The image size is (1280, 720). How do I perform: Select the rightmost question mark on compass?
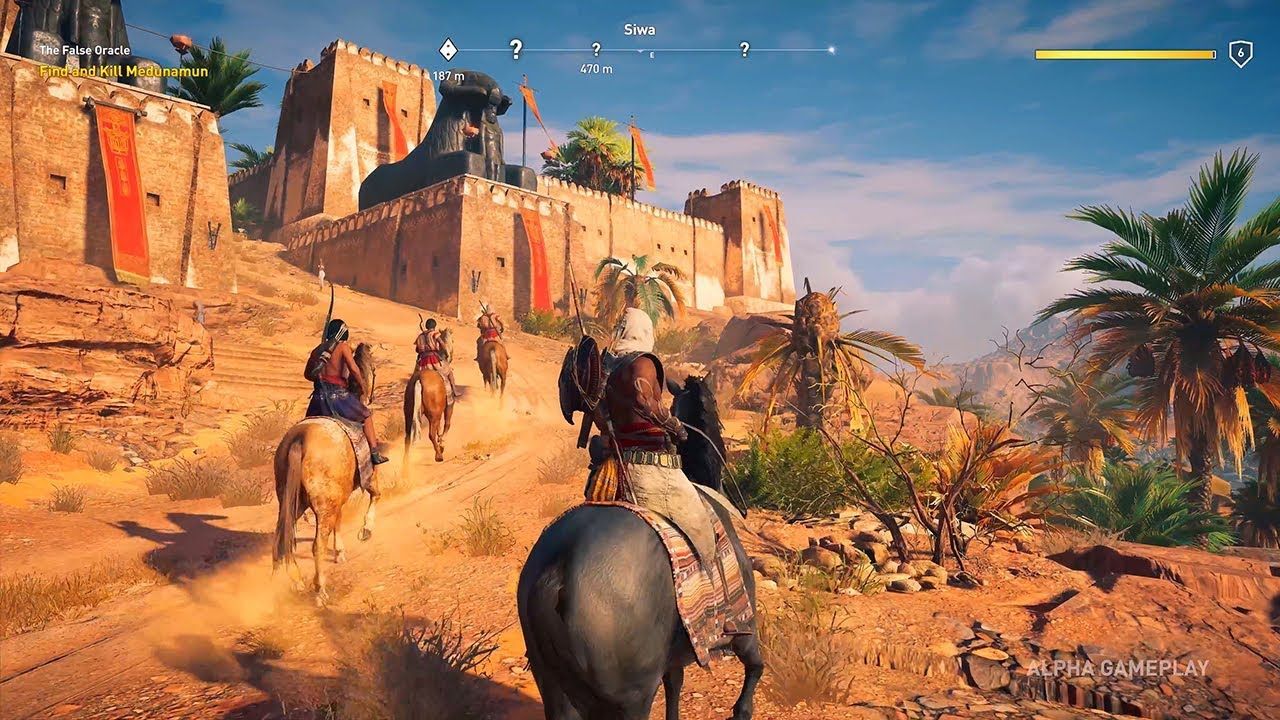click(744, 47)
